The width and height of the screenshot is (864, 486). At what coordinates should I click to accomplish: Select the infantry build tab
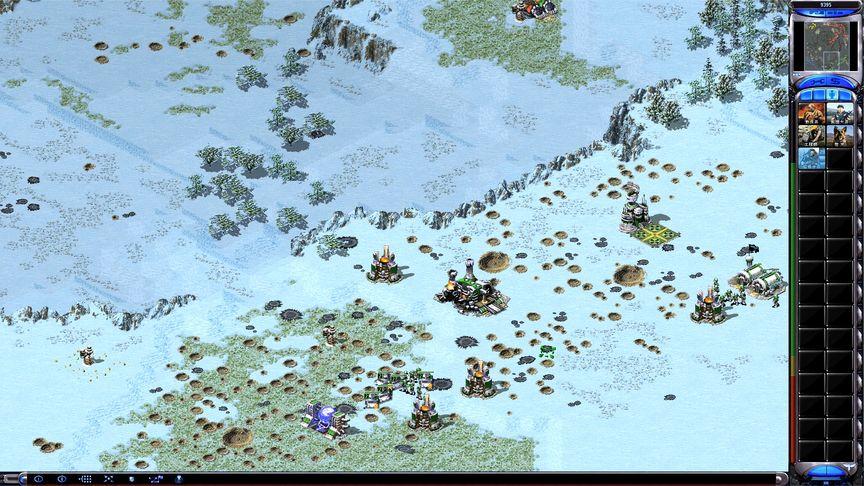coord(833,93)
